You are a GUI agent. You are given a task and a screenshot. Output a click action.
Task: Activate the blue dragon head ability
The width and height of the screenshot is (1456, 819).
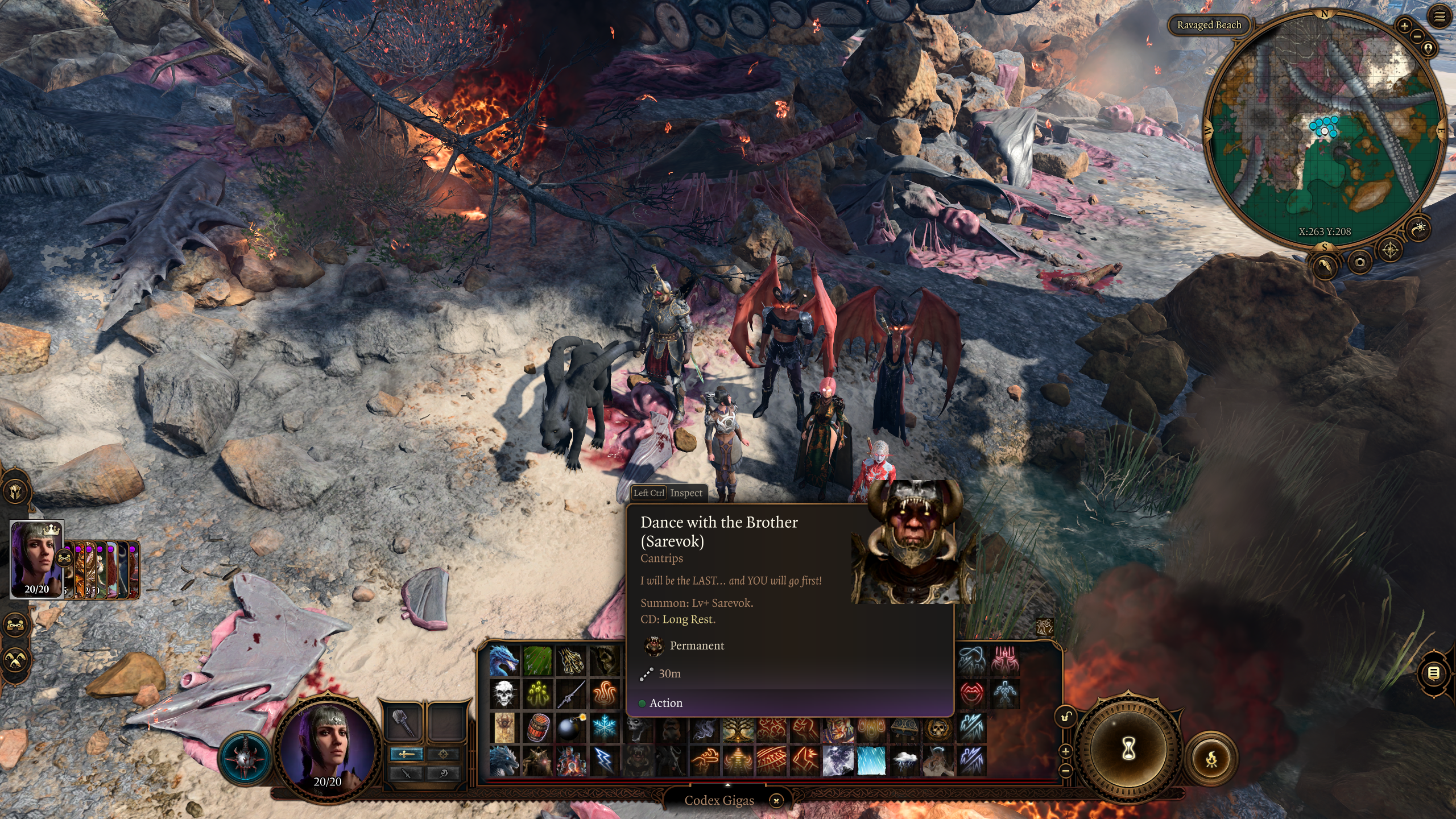[504, 660]
